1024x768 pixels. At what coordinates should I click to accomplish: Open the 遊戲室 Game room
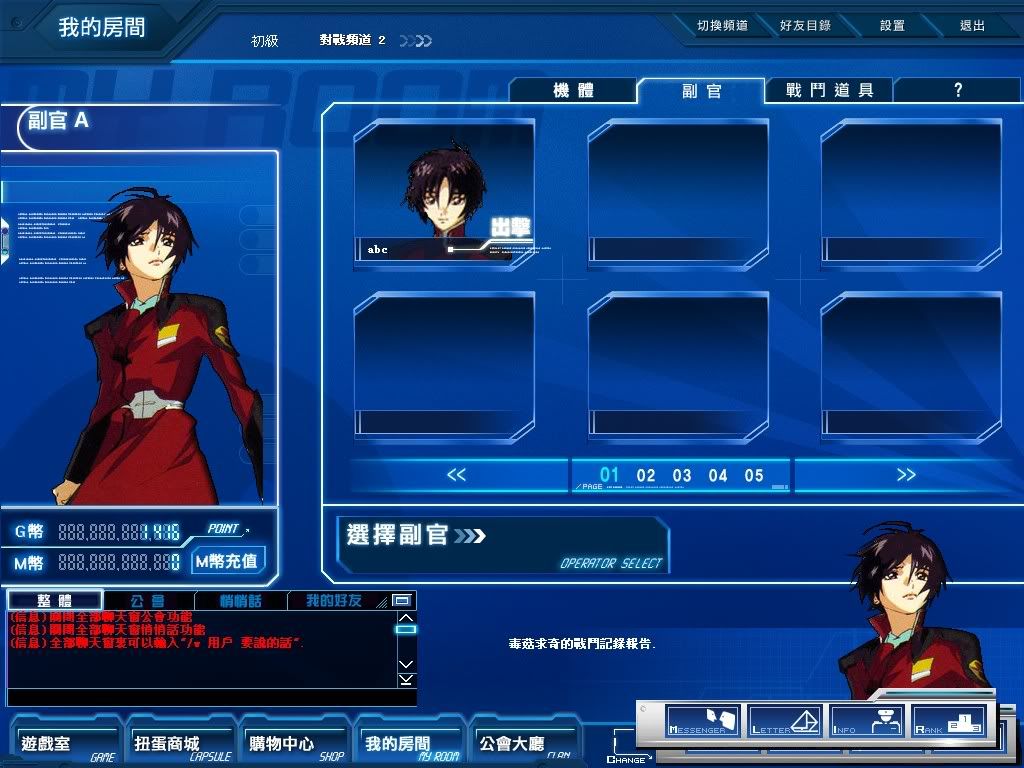point(62,744)
